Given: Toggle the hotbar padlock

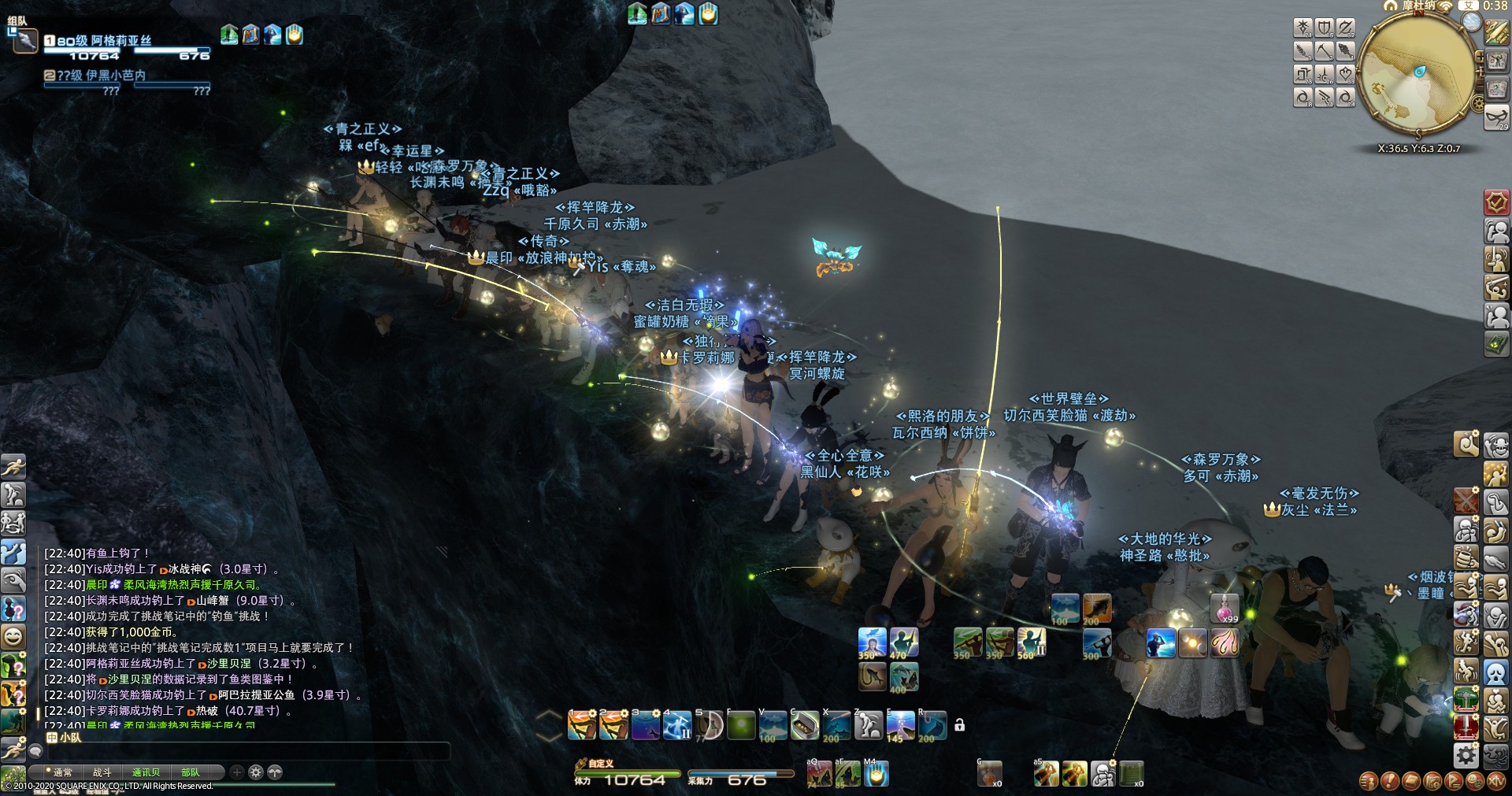Looking at the screenshot, I should [959, 725].
